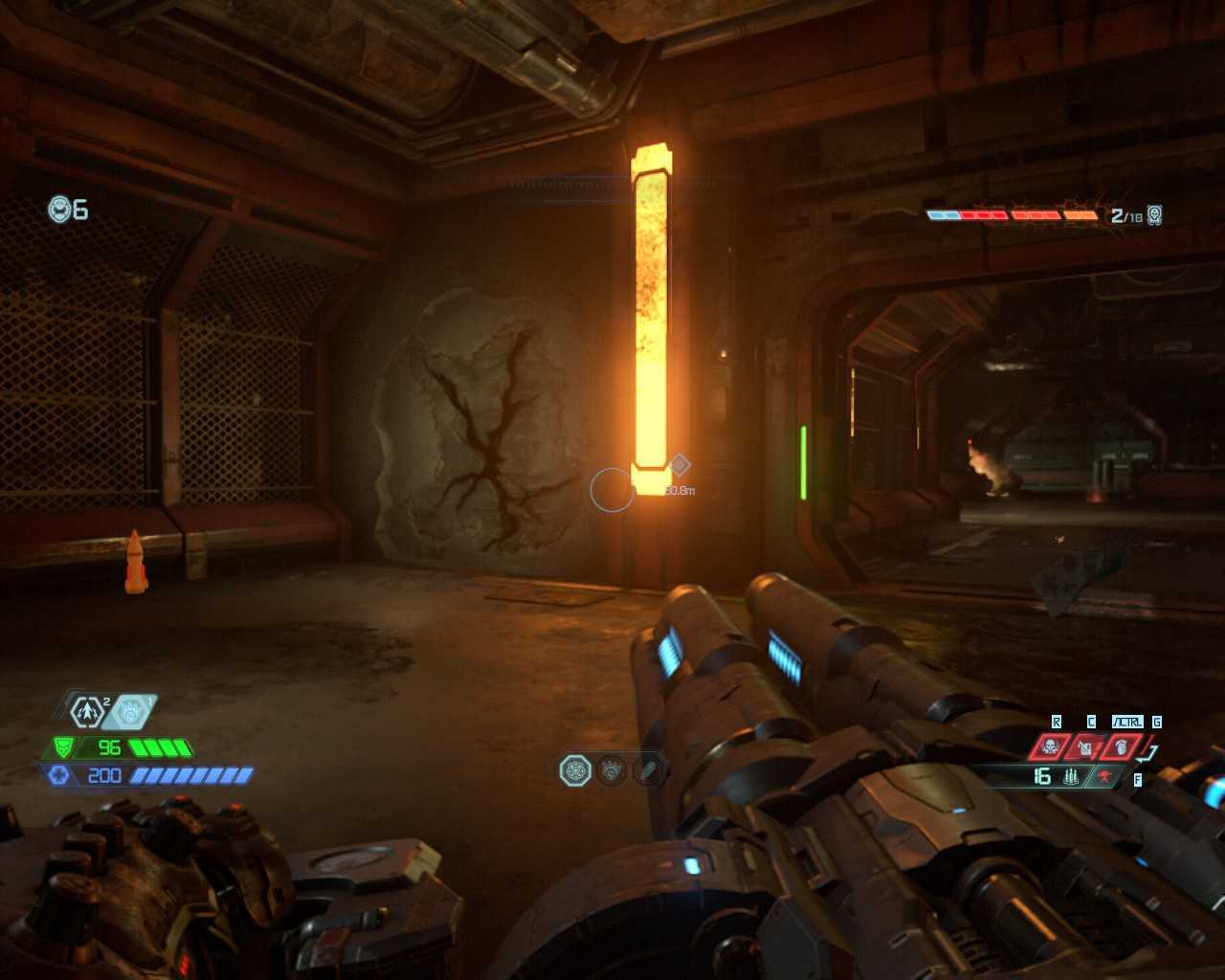Select the Blood Punch fist icon
The width and height of the screenshot is (1225, 980).
tap(131, 711)
